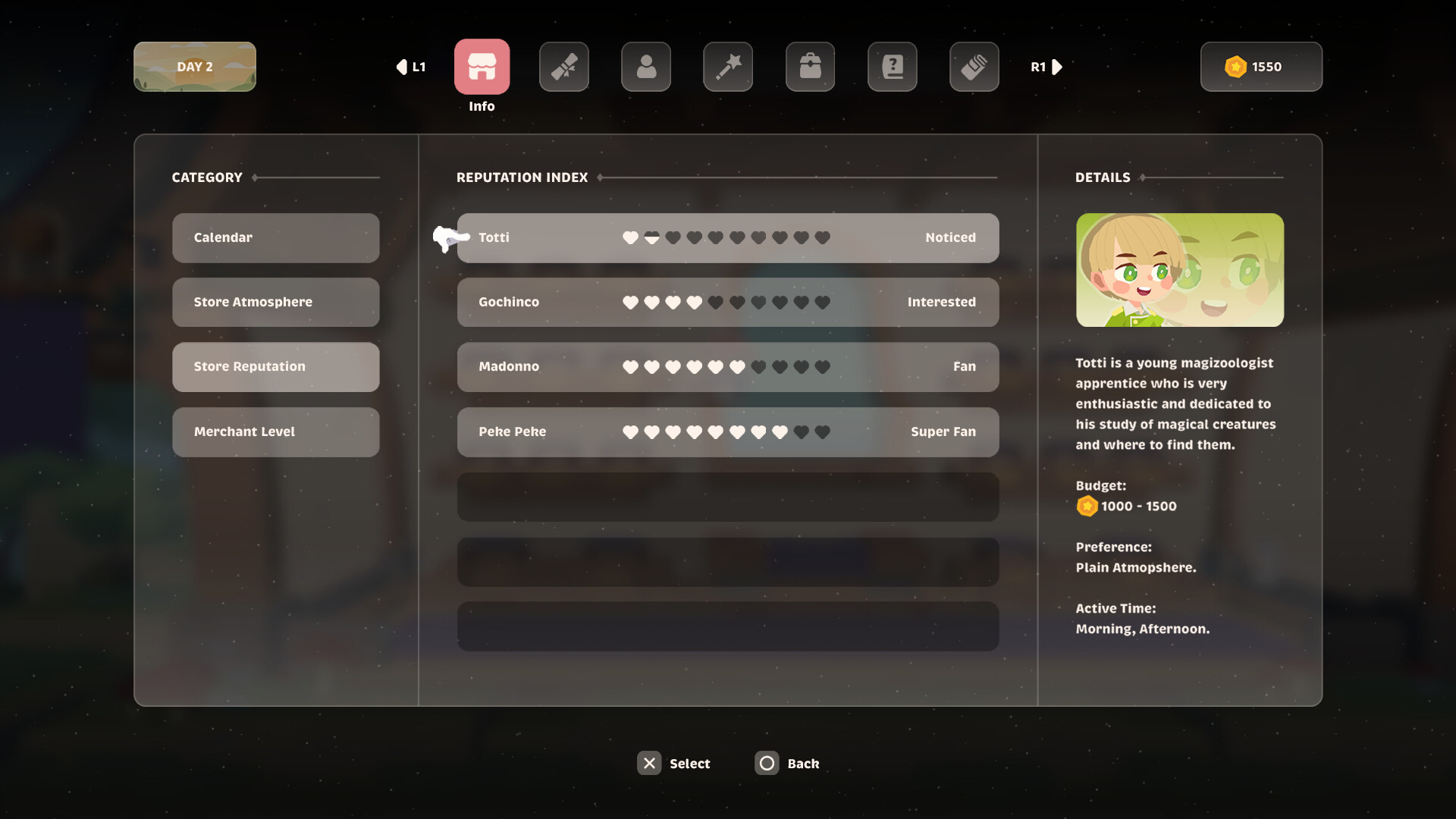
Task: Click the coin currency icon
Action: [x=1238, y=67]
